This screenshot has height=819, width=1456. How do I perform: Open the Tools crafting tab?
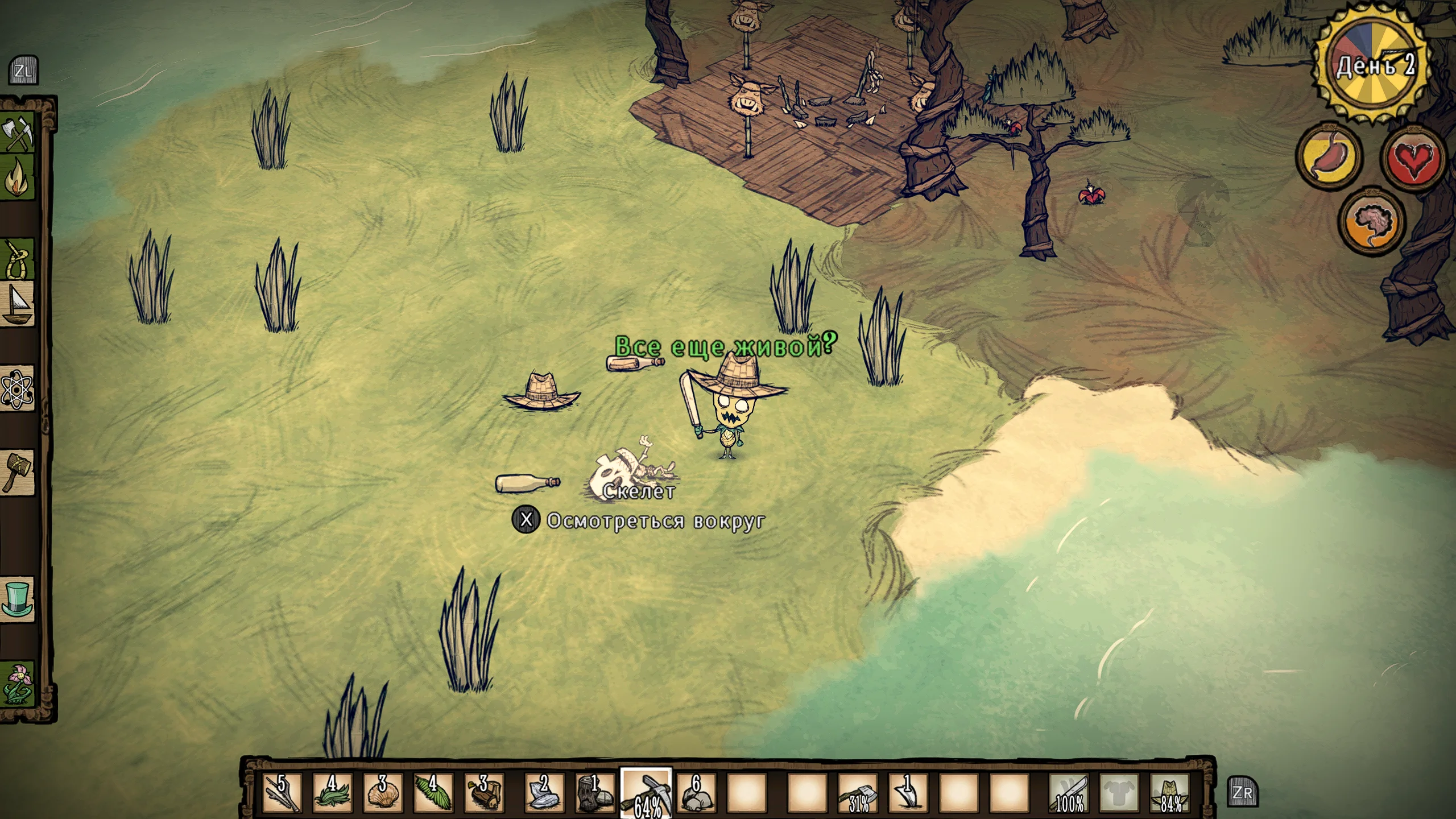(18, 134)
